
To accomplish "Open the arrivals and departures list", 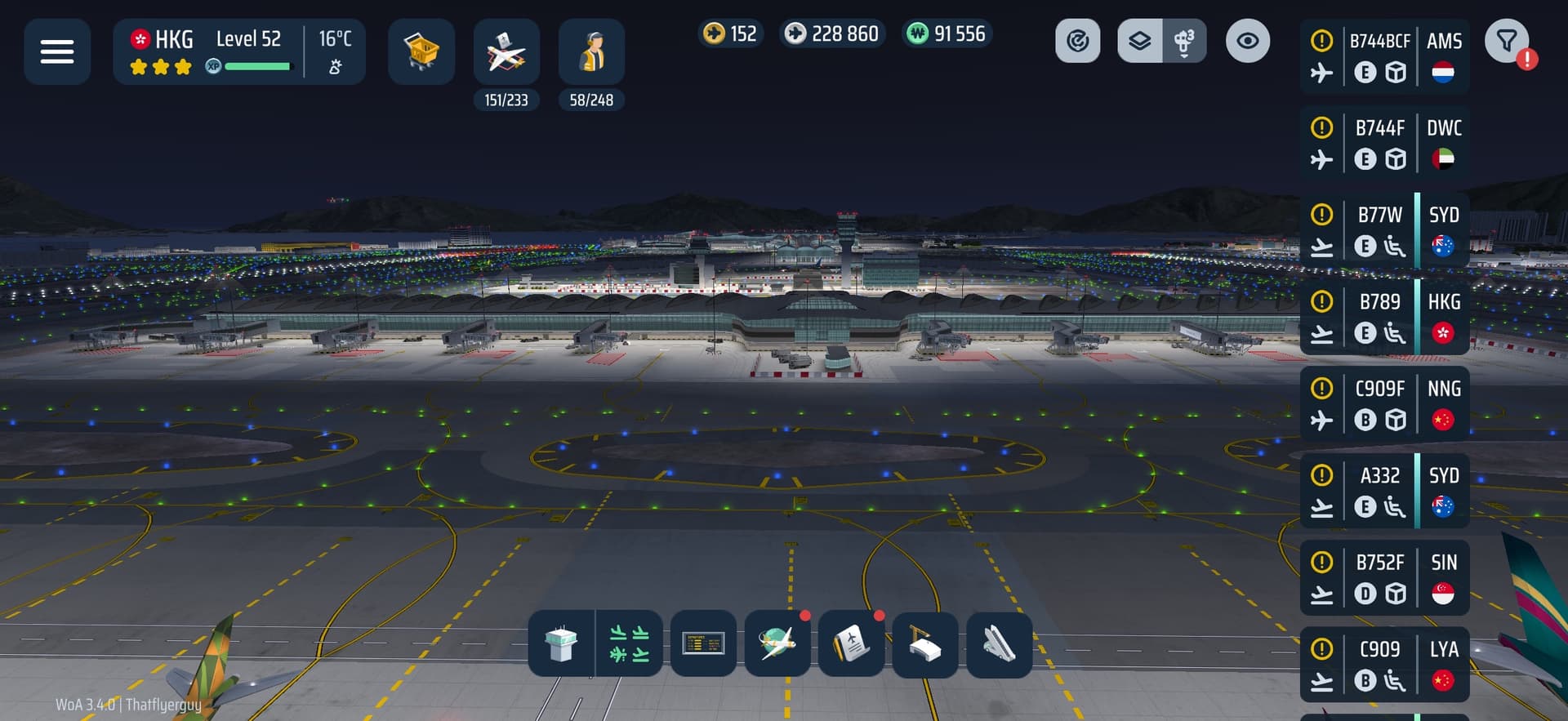I will (x=629, y=644).
